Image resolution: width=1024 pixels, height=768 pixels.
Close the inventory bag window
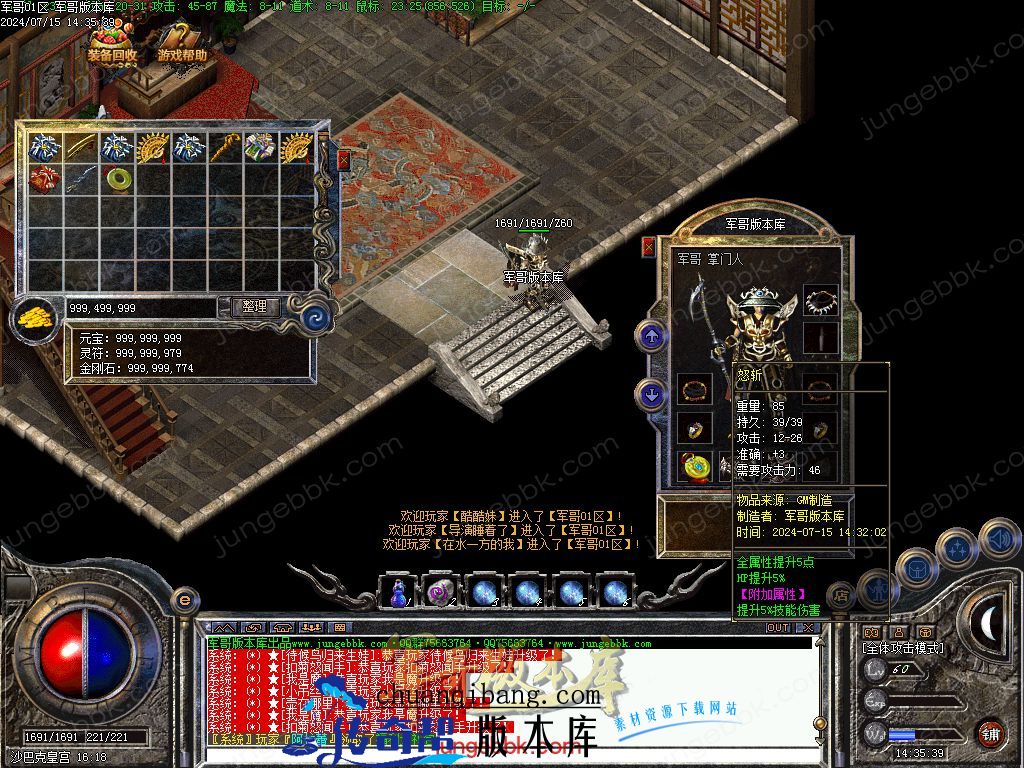coord(344,160)
